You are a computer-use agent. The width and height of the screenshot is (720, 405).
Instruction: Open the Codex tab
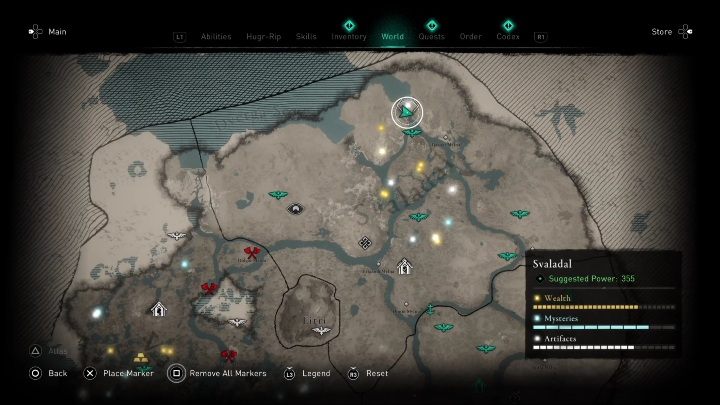tap(508, 37)
